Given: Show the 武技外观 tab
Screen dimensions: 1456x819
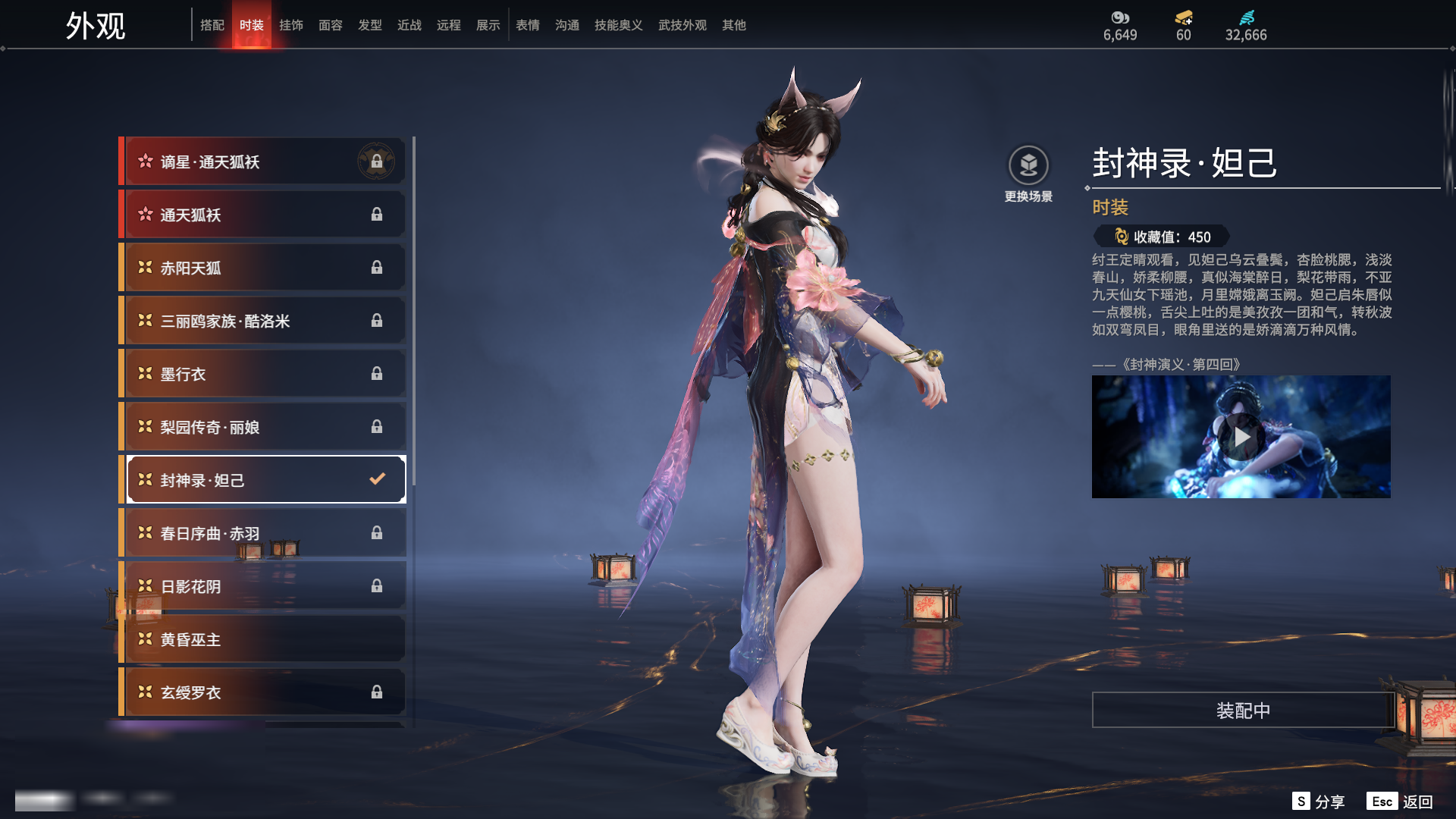Looking at the screenshot, I should tap(682, 25).
